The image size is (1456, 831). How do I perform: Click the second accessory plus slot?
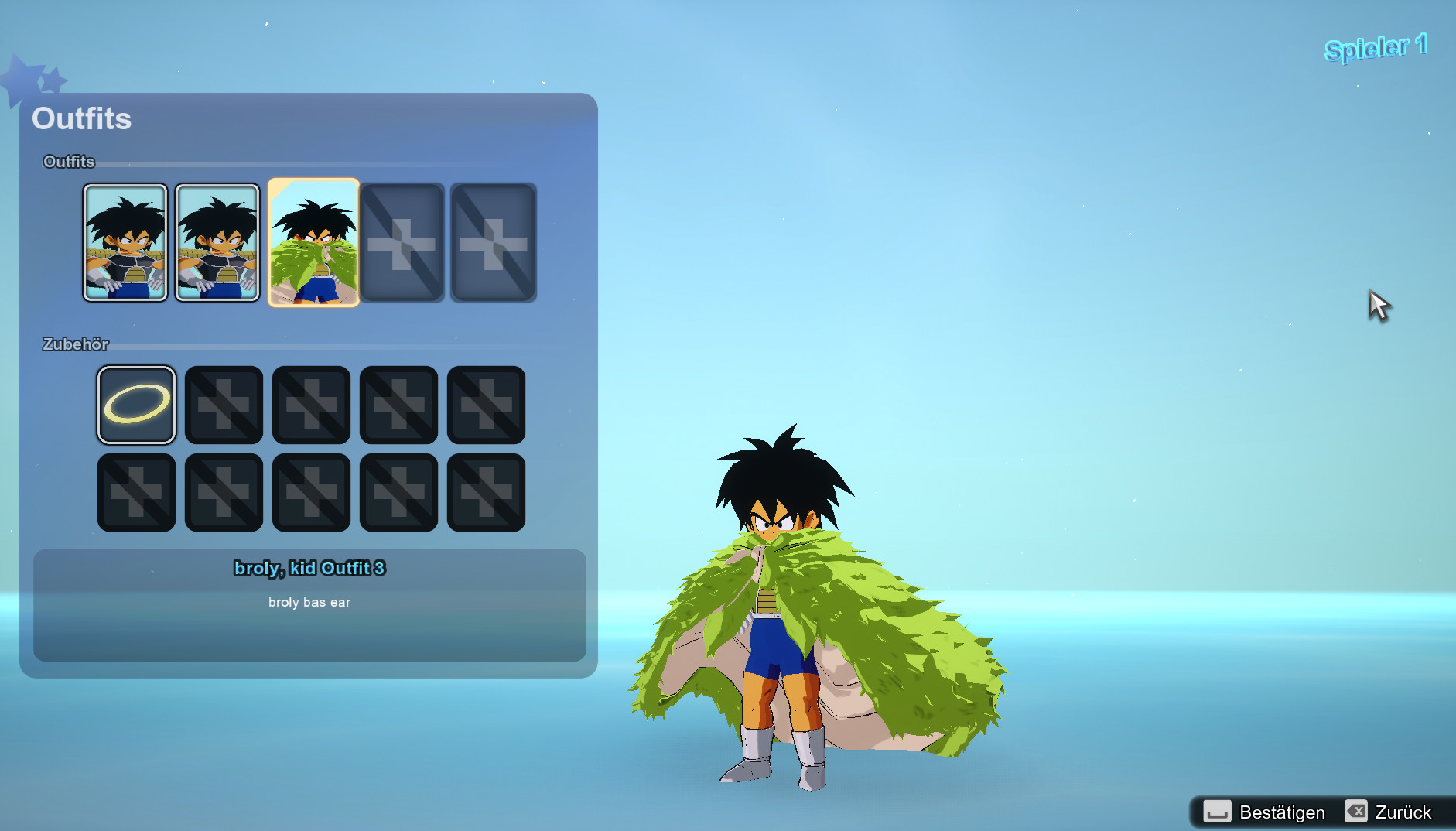(224, 405)
